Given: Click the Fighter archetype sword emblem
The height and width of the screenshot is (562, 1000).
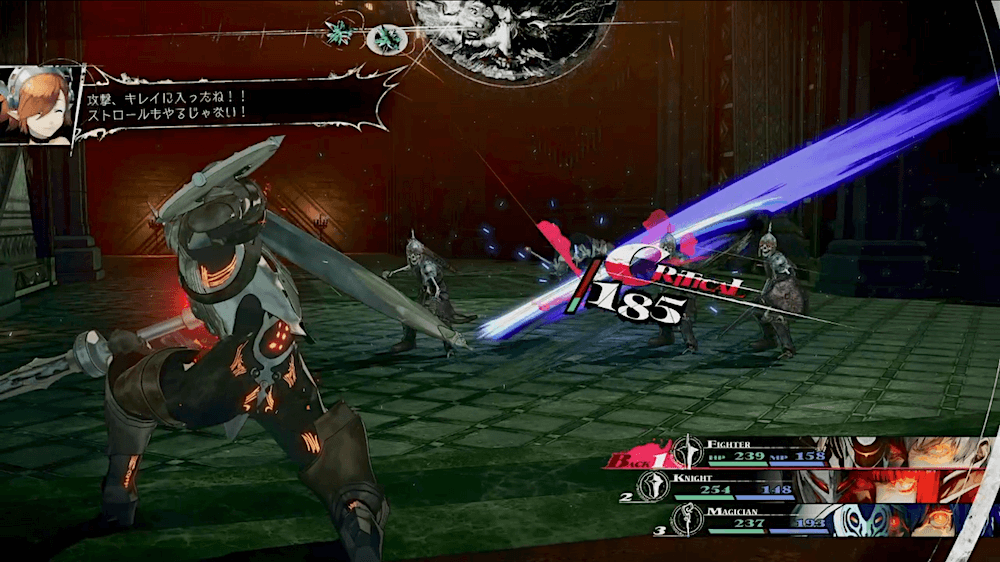Looking at the screenshot, I should coord(685,452).
